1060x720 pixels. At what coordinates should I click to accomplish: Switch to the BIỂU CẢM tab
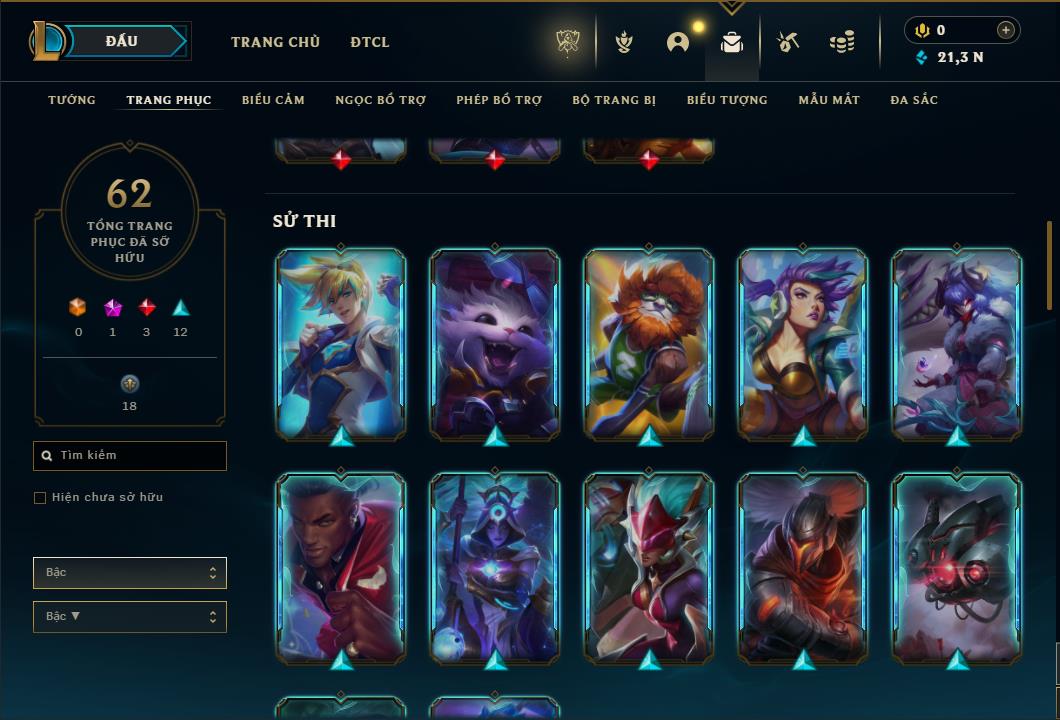coord(273,100)
